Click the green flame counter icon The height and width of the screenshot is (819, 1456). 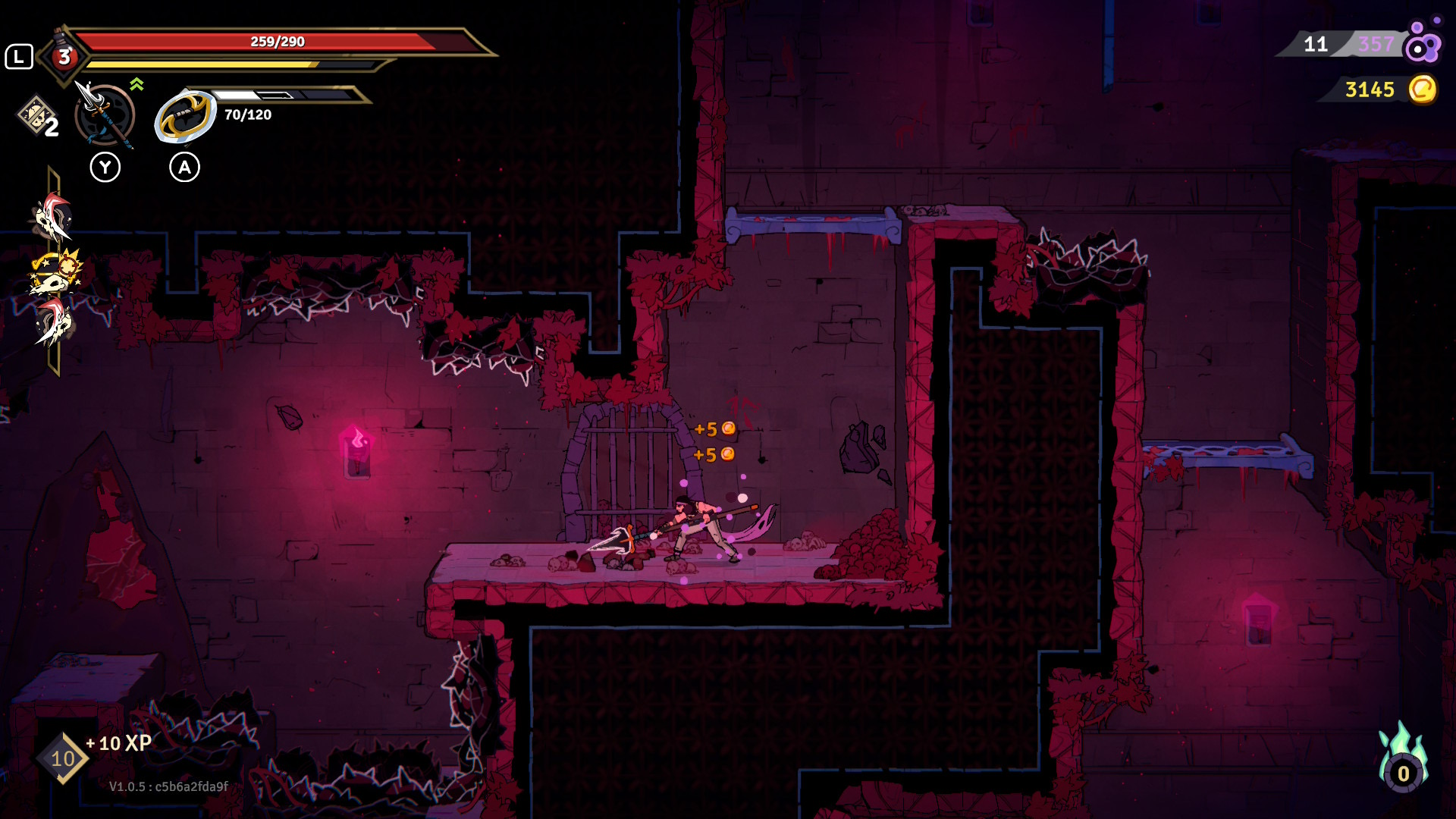1403,761
